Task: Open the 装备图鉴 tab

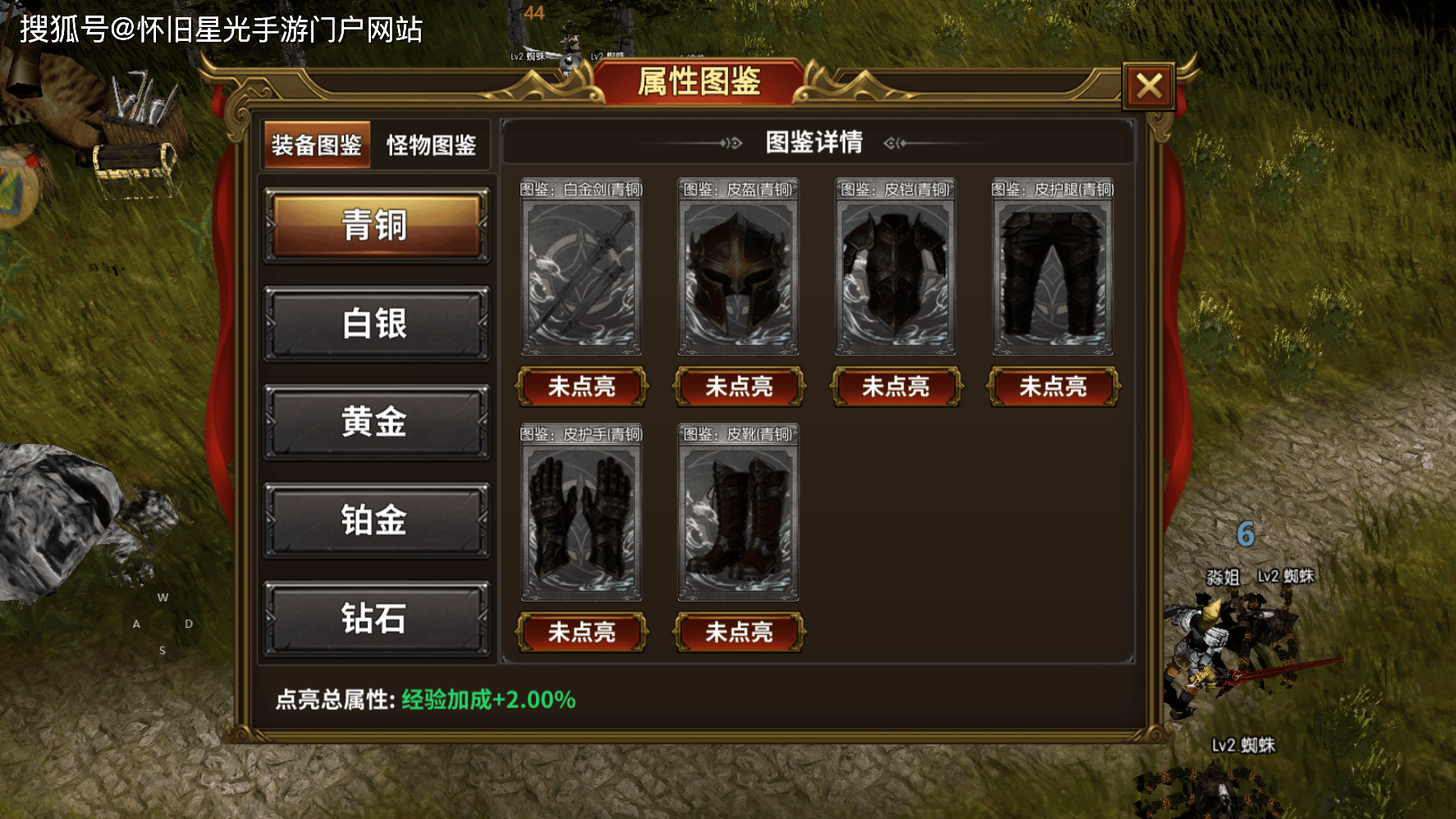Action: [316, 146]
